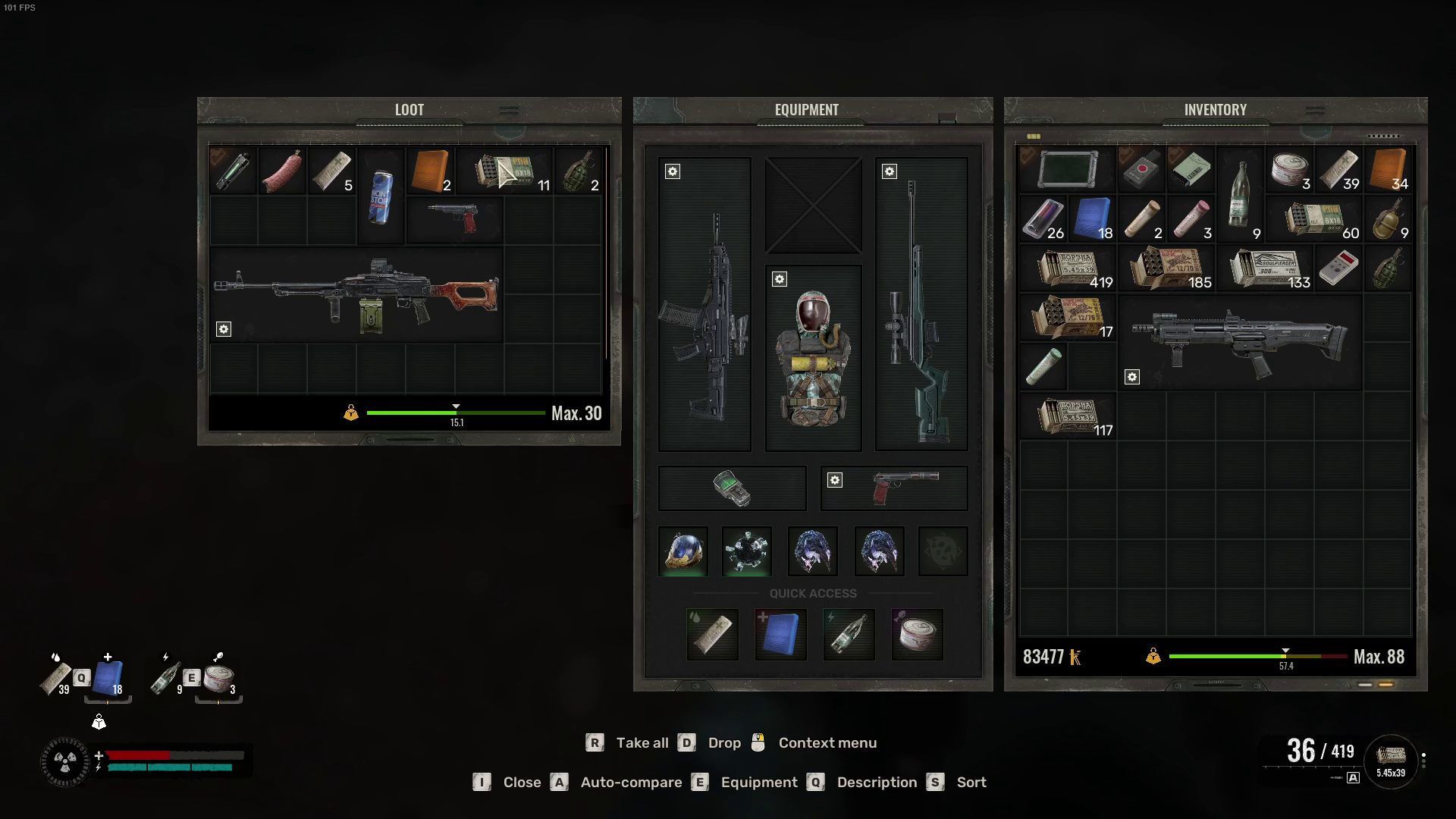Pick the blue medkit stack of 18
This screenshot has width=1456, height=819.
tap(1092, 219)
